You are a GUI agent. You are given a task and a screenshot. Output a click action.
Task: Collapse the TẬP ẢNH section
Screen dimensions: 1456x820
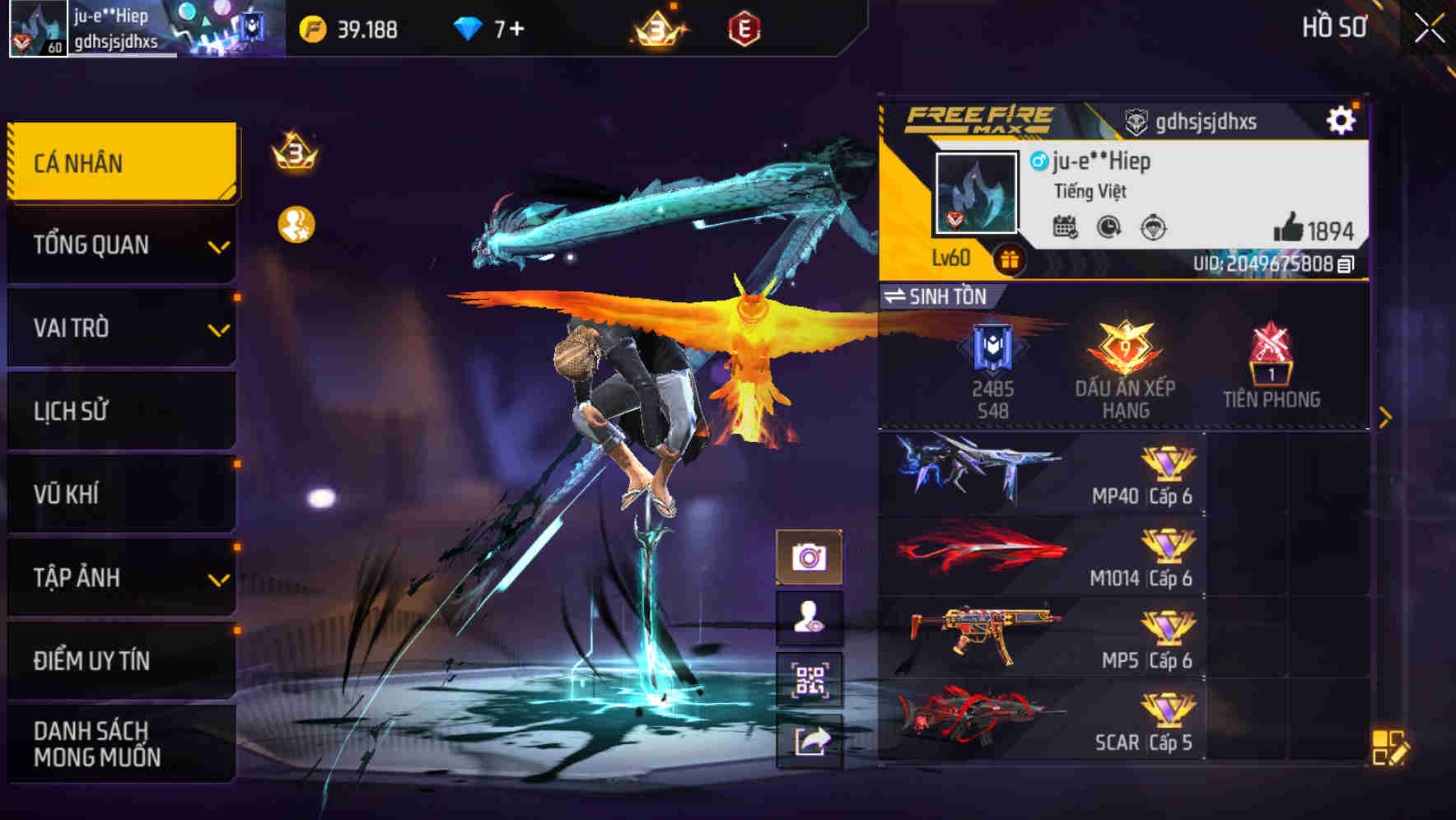[120, 577]
